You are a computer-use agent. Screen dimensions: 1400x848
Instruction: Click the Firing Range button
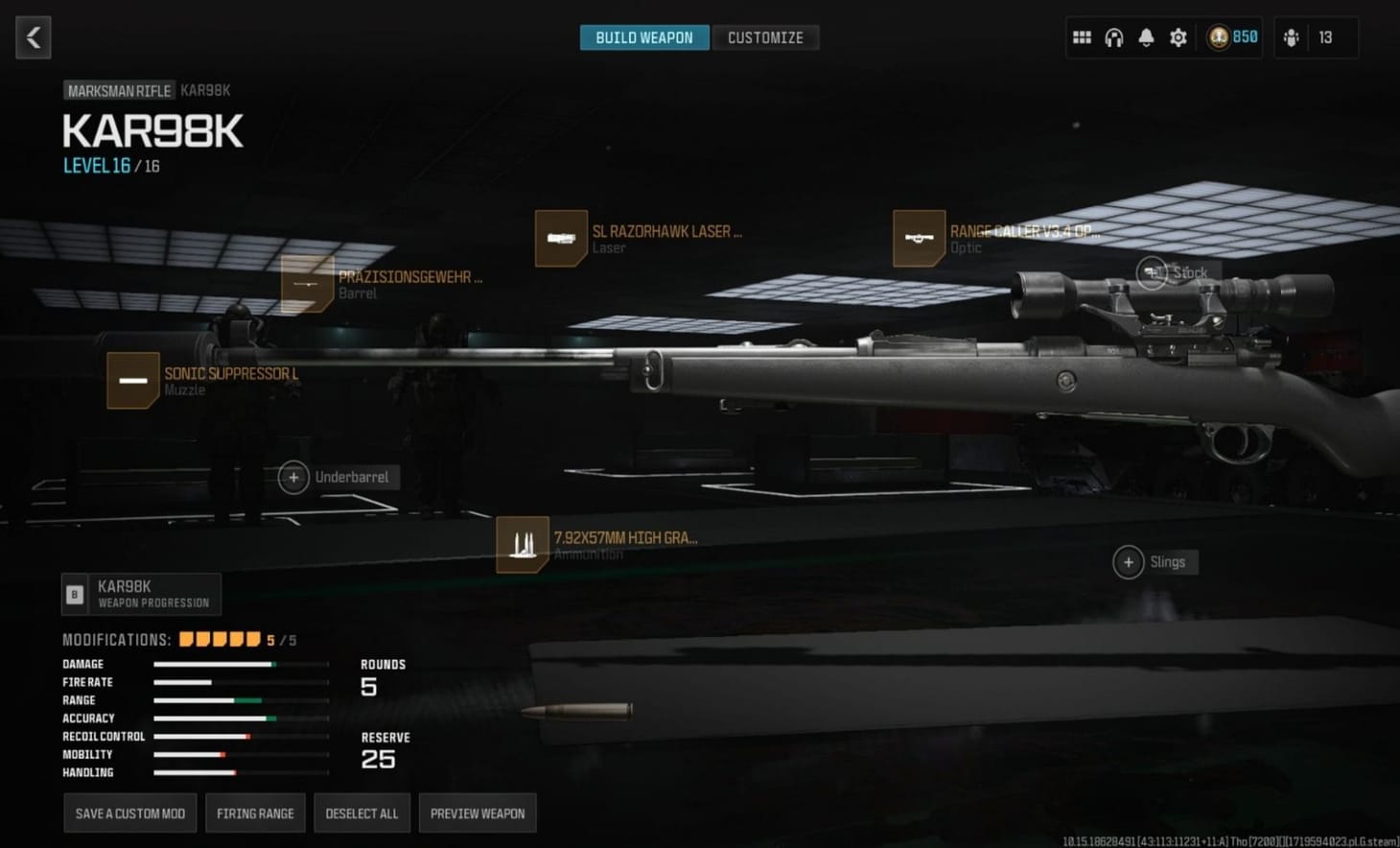click(255, 813)
